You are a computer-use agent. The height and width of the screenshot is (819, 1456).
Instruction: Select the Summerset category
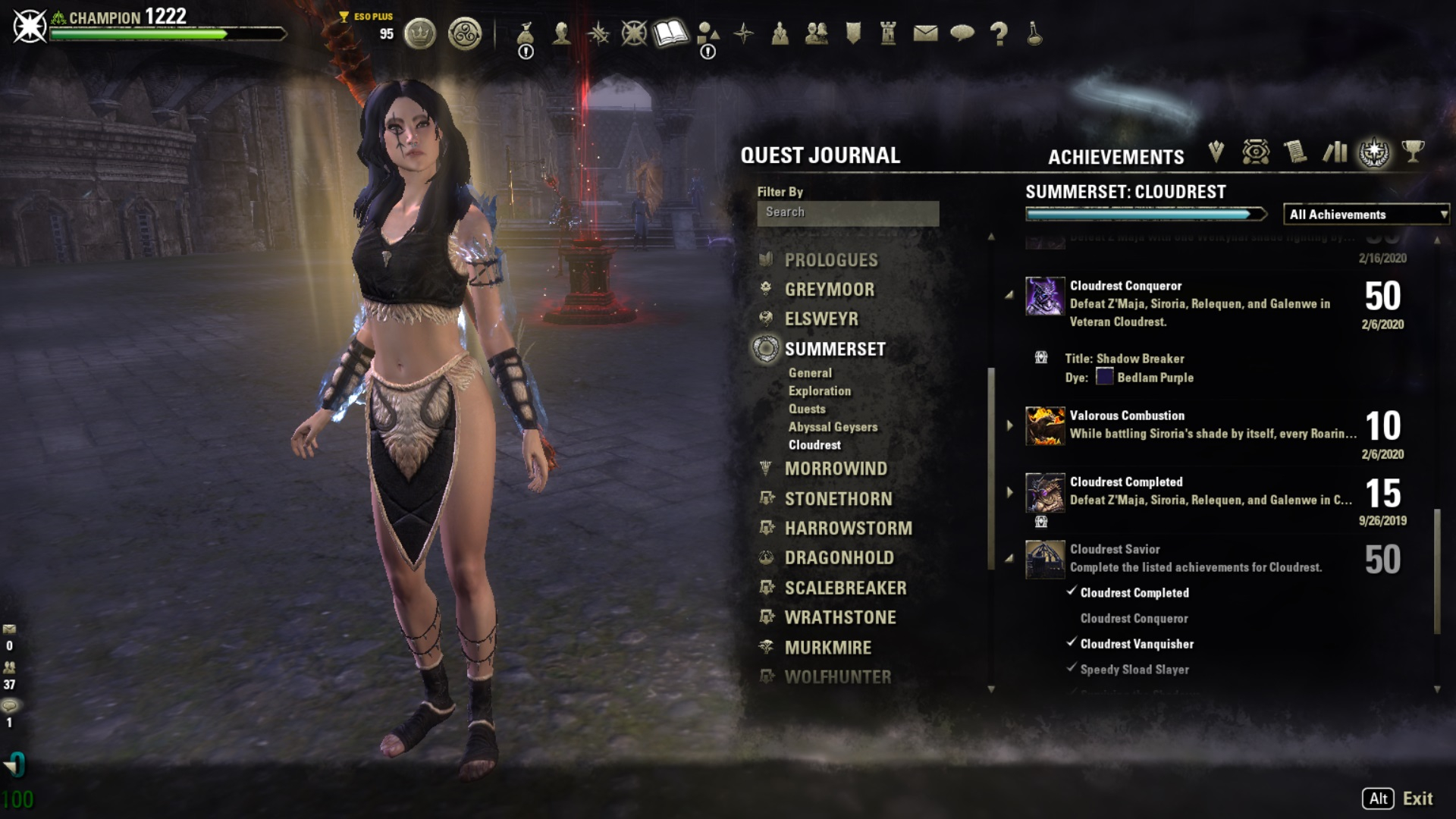(834, 350)
